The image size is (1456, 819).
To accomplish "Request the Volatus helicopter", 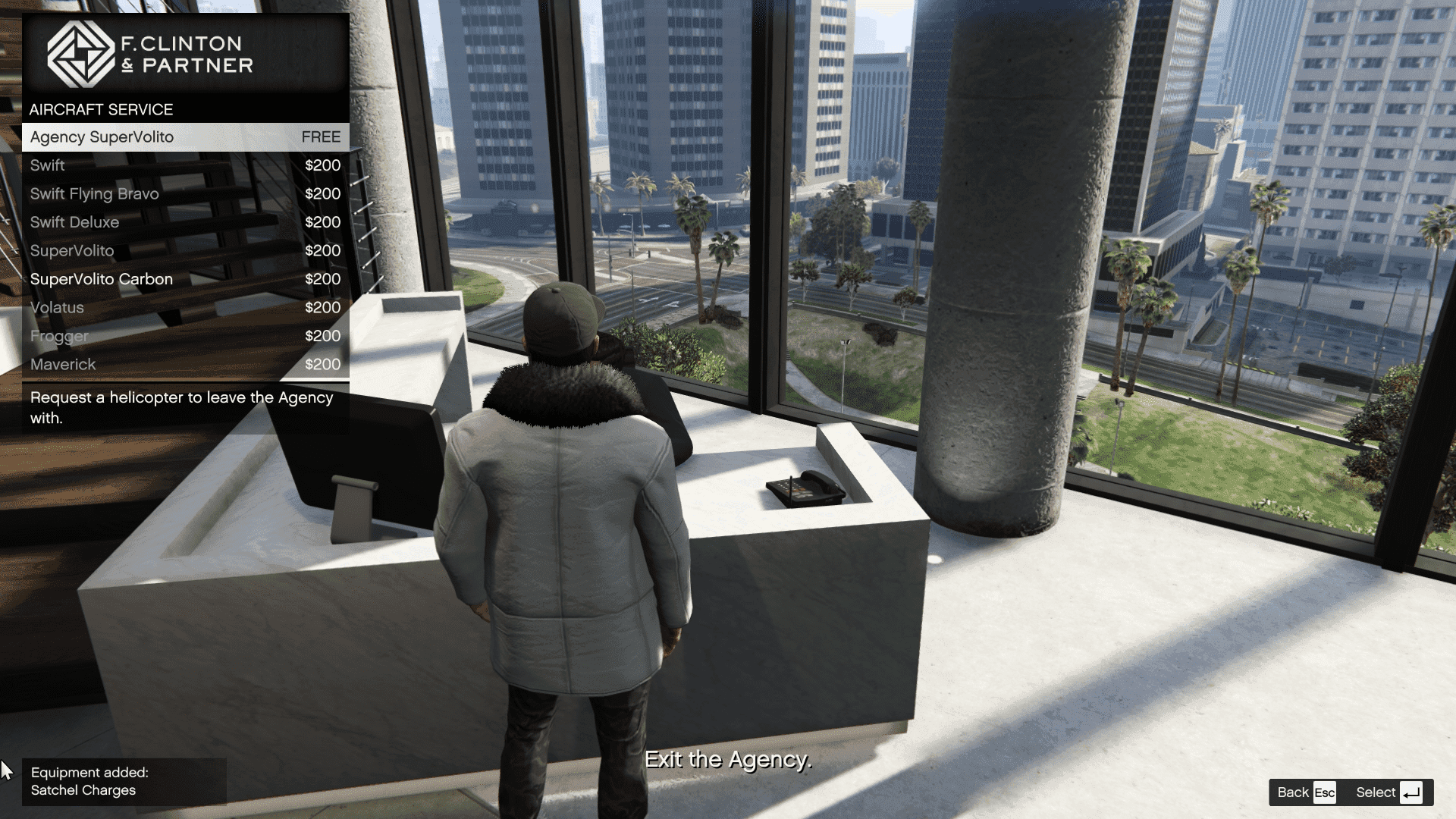I will coord(185,308).
